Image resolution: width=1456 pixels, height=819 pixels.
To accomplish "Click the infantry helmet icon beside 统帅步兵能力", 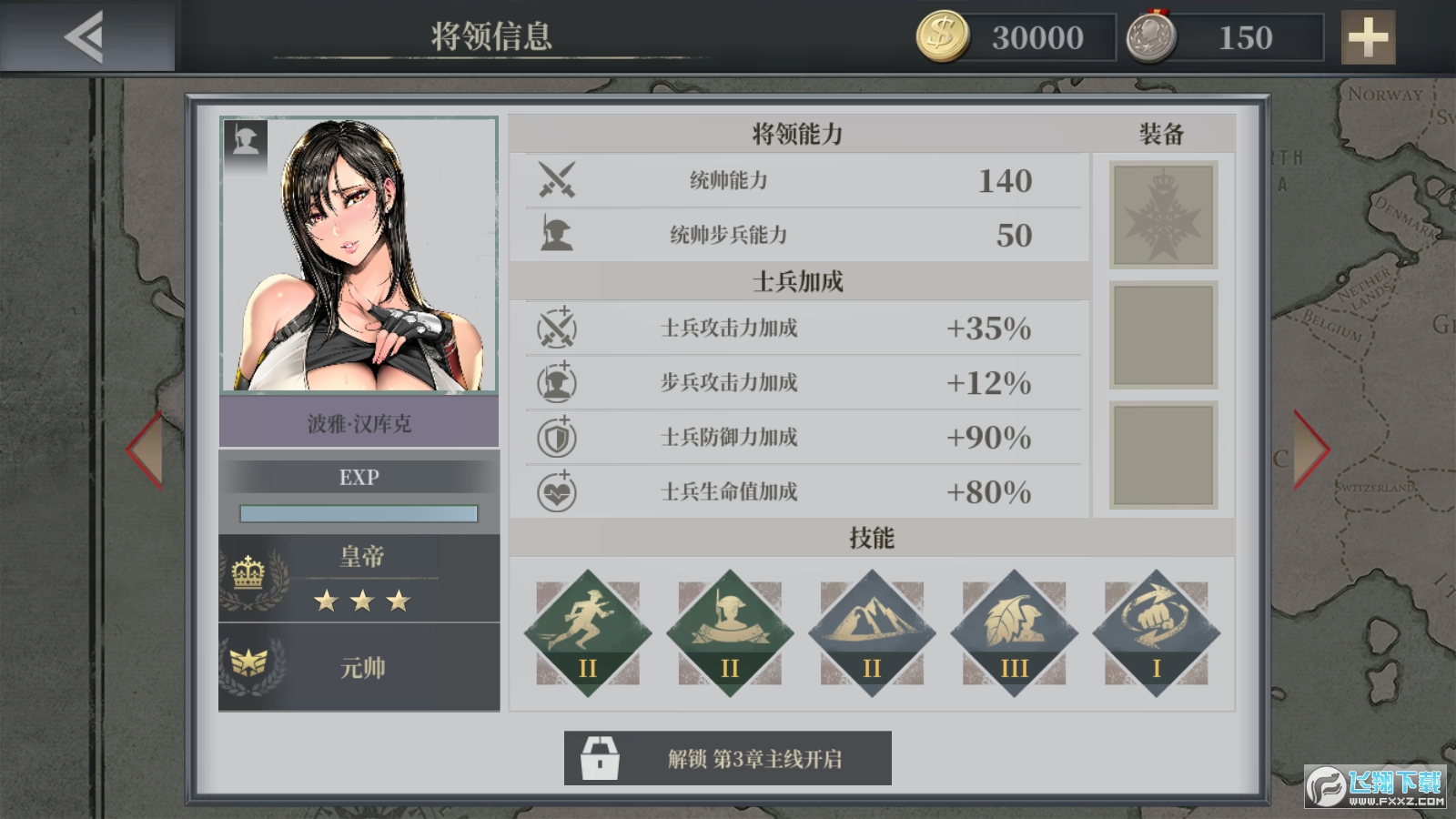I will pos(558,235).
